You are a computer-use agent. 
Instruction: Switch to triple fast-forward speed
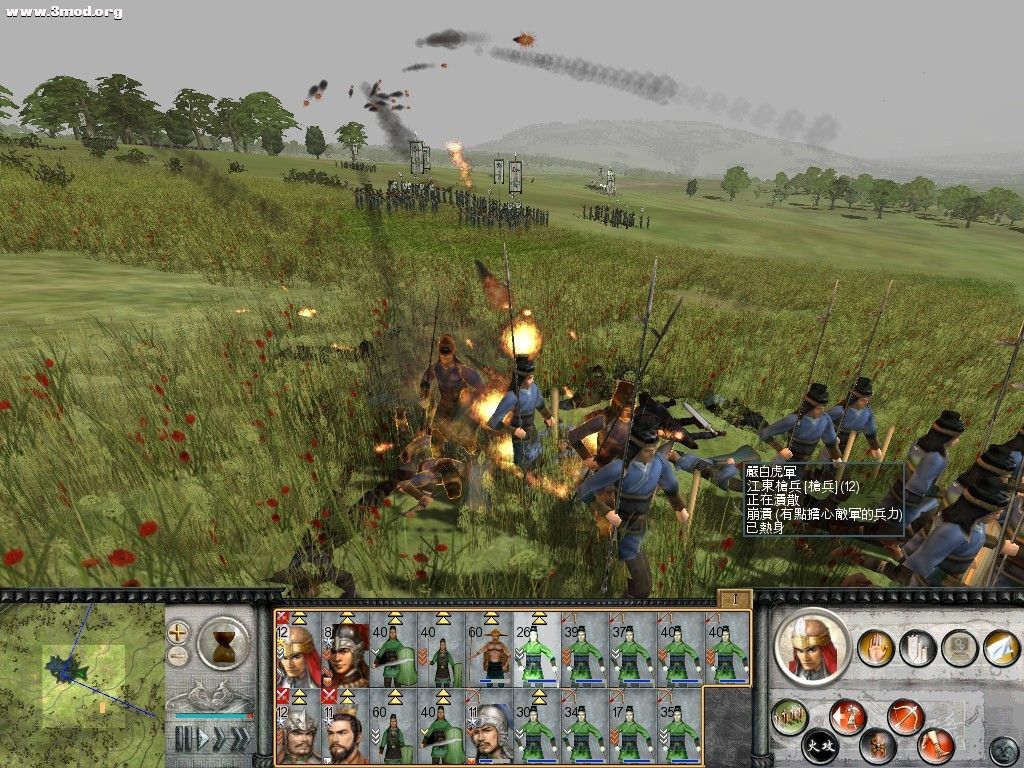[240, 739]
